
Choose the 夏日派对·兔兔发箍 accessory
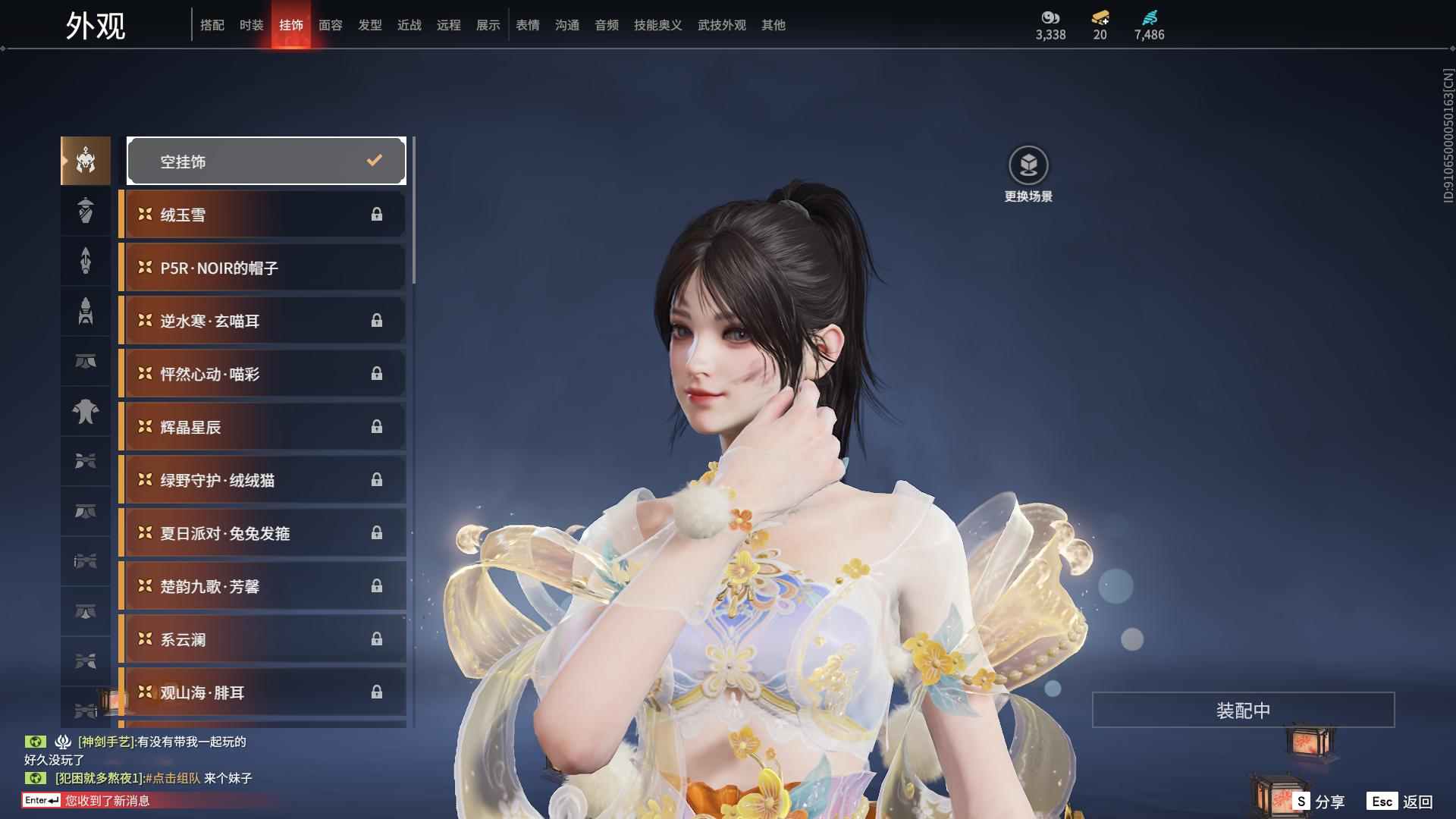(x=262, y=533)
